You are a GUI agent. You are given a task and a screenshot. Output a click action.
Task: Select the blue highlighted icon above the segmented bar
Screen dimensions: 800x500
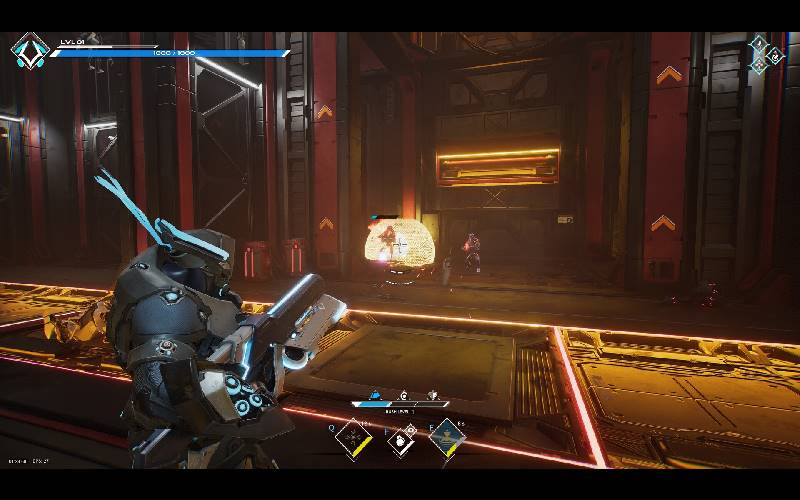click(x=375, y=396)
